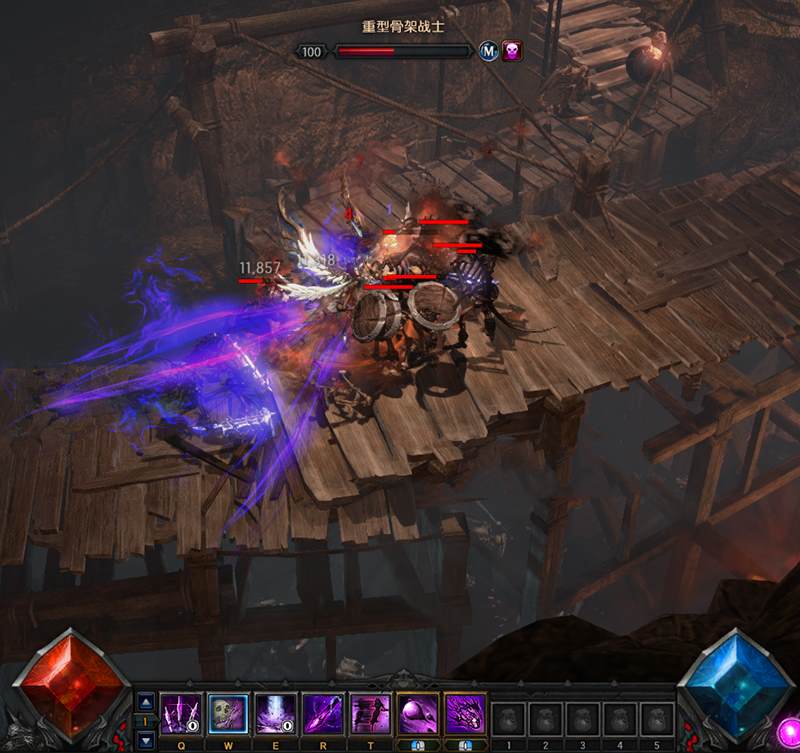Click the blue M badge beside the enemy bar
The width and height of the screenshot is (800, 753).
tap(488, 51)
